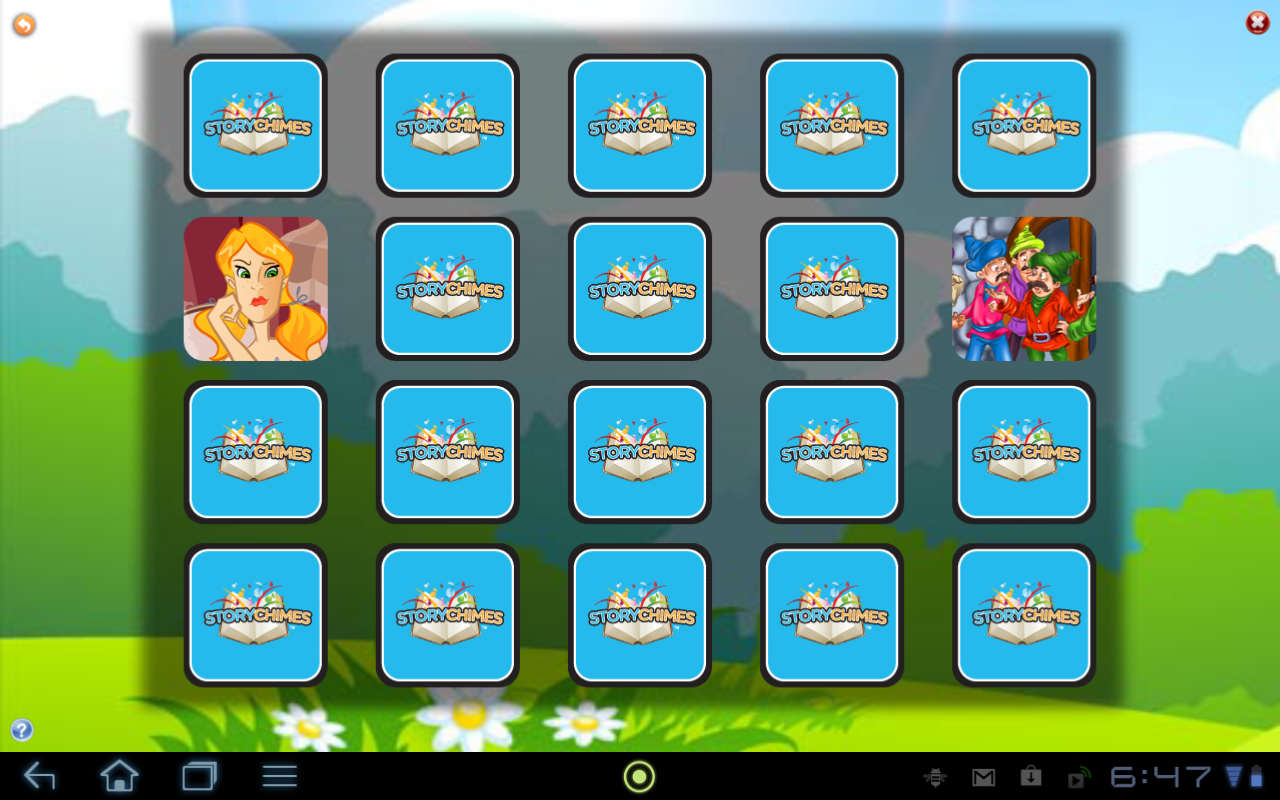
Task: Tap the menu icon in navigation bar
Action: [x=279, y=776]
